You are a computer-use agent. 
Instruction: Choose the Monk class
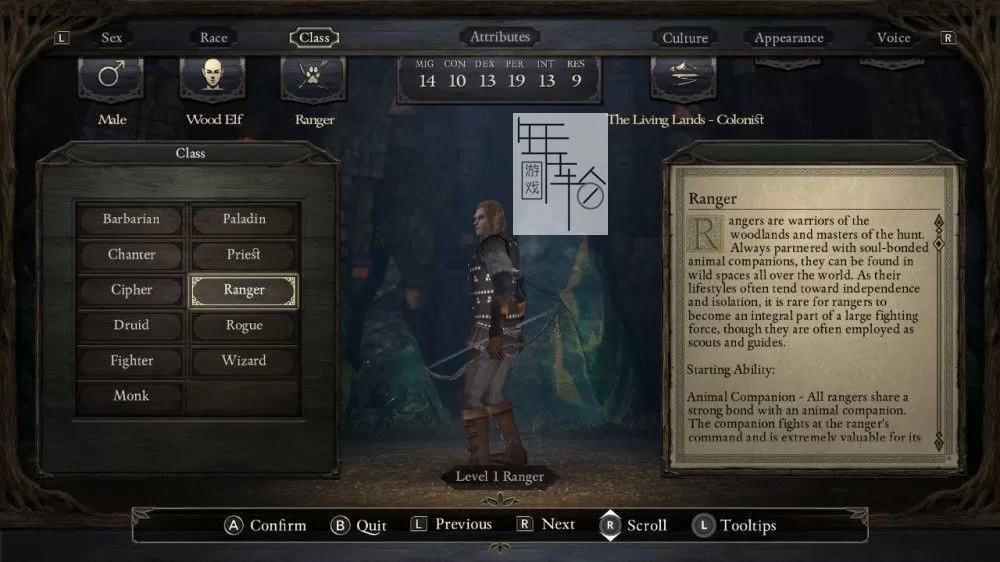(131, 396)
